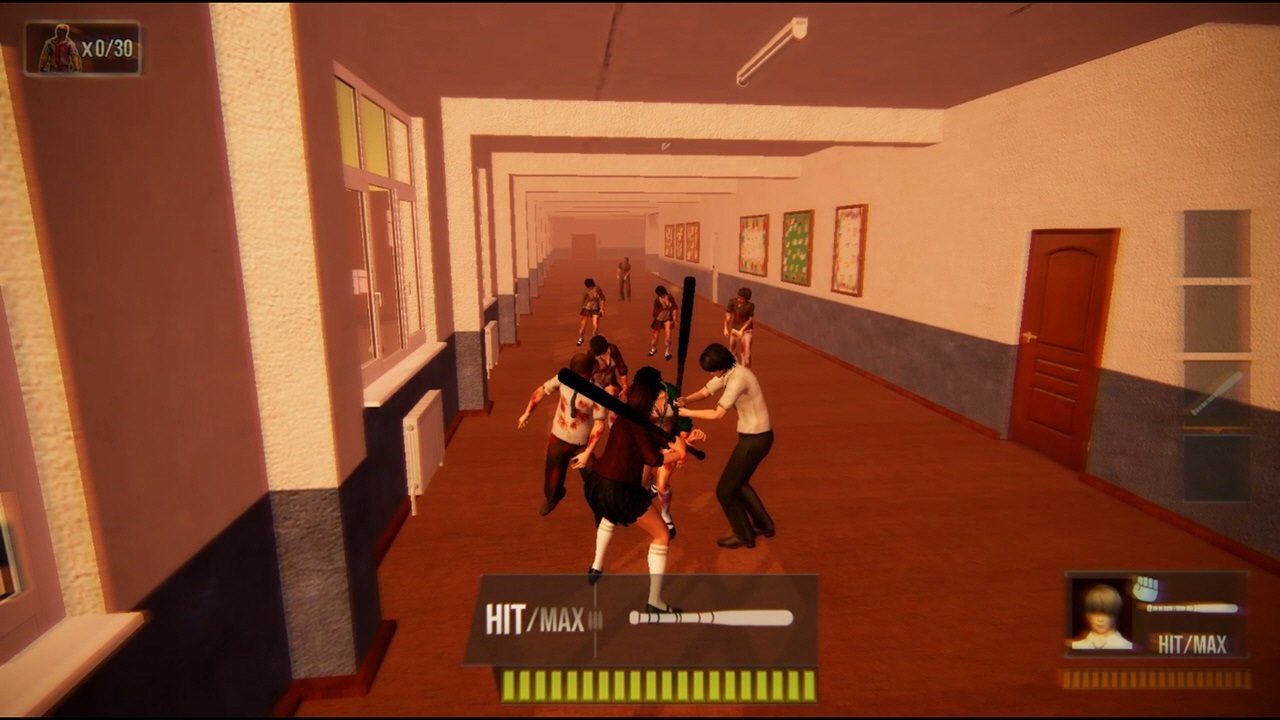
Task: Expand the companion status panel
Action: (1155, 615)
